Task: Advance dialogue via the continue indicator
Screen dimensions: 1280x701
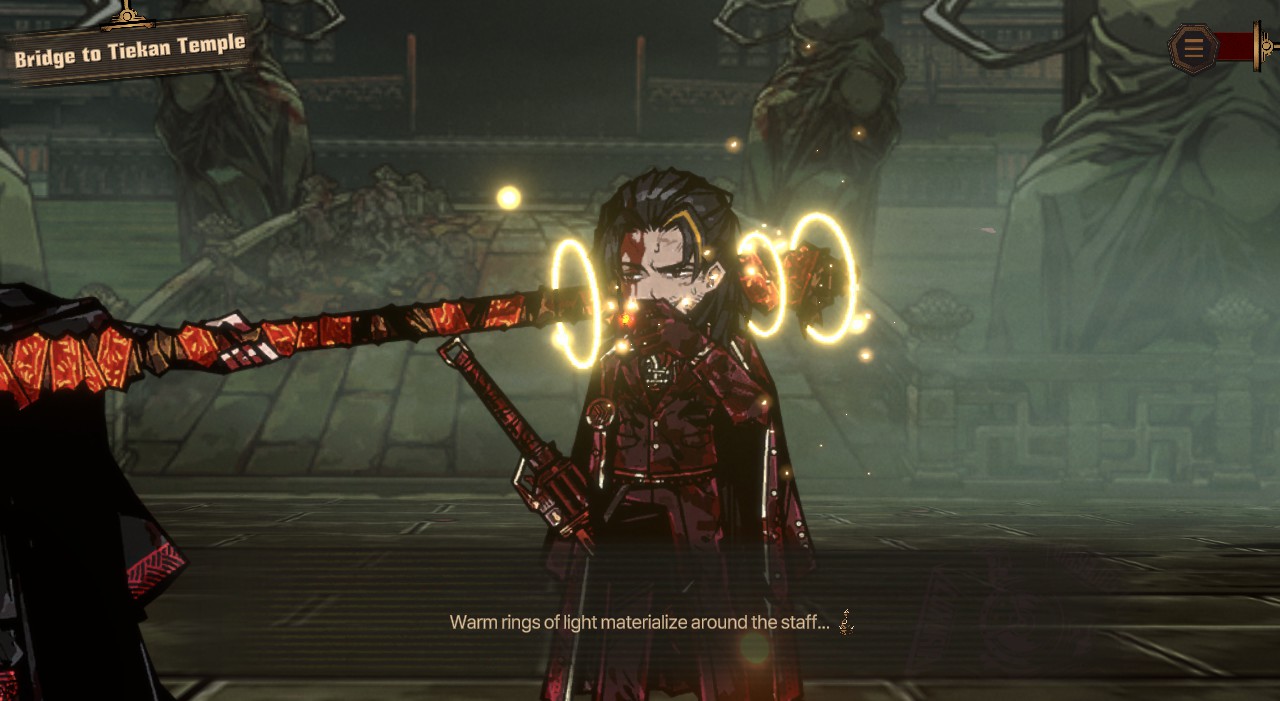Action: (846, 623)
